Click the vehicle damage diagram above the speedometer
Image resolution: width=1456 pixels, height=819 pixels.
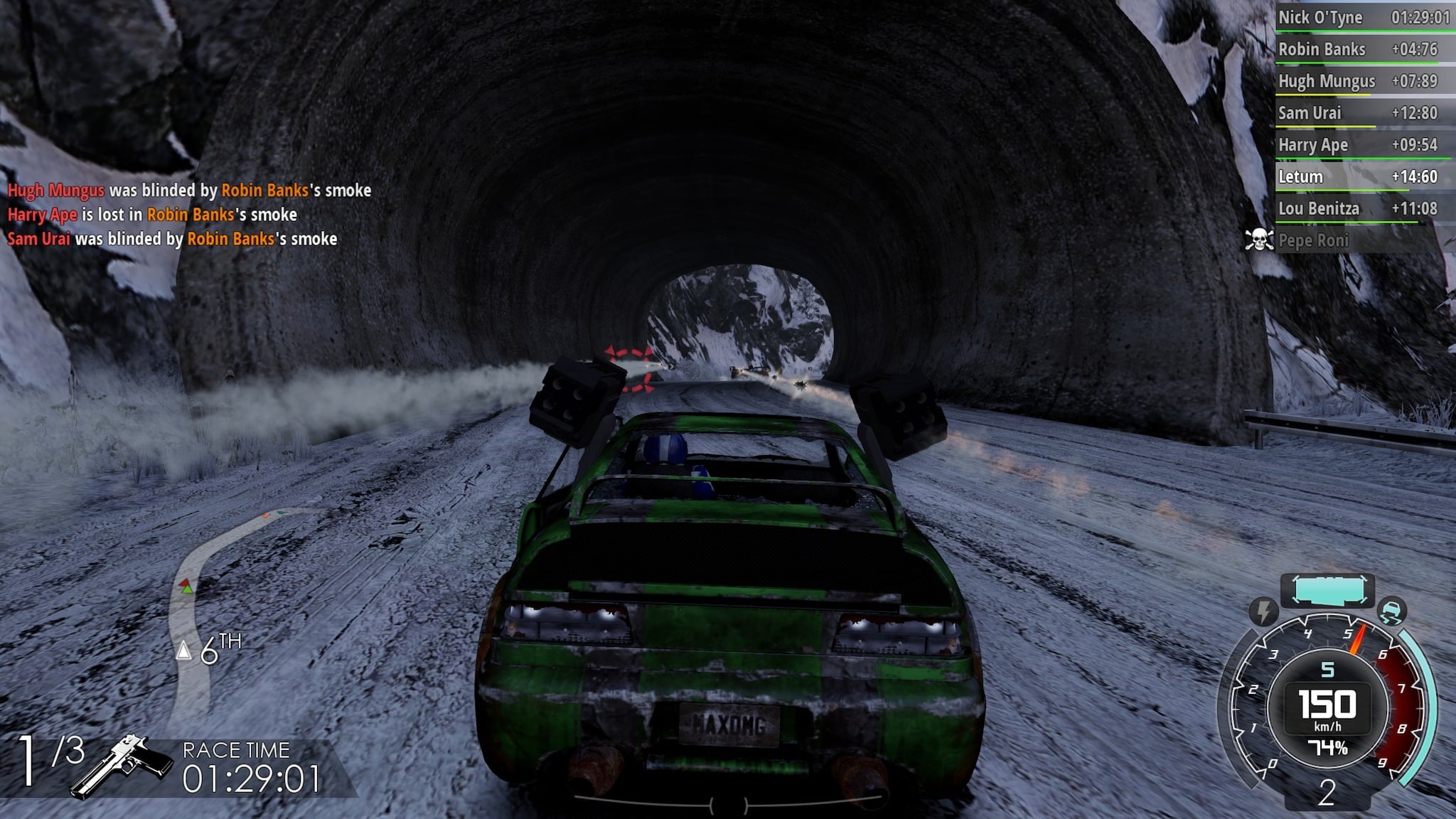pyautogui.click(x=1328, y=587)
